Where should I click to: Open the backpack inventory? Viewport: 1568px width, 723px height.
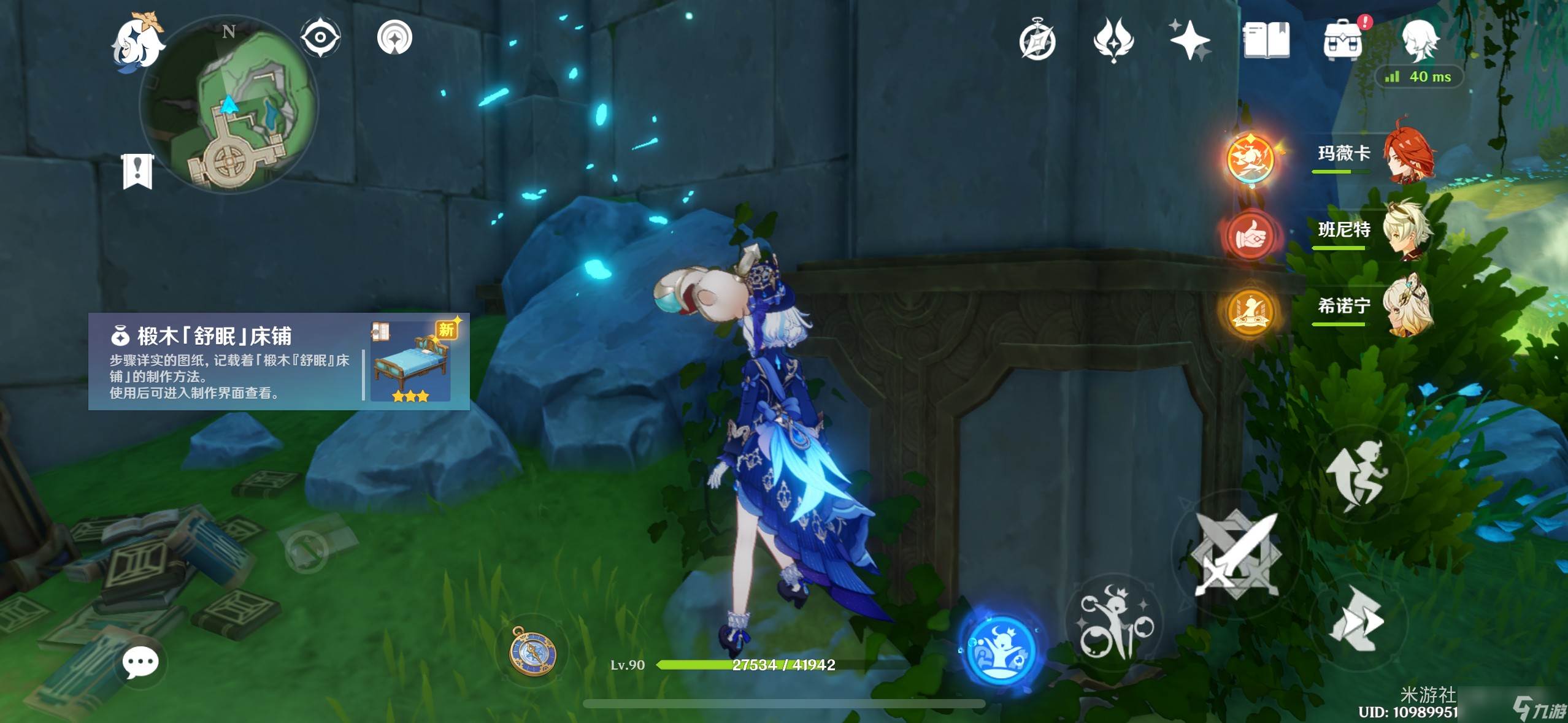[1343, 41]
